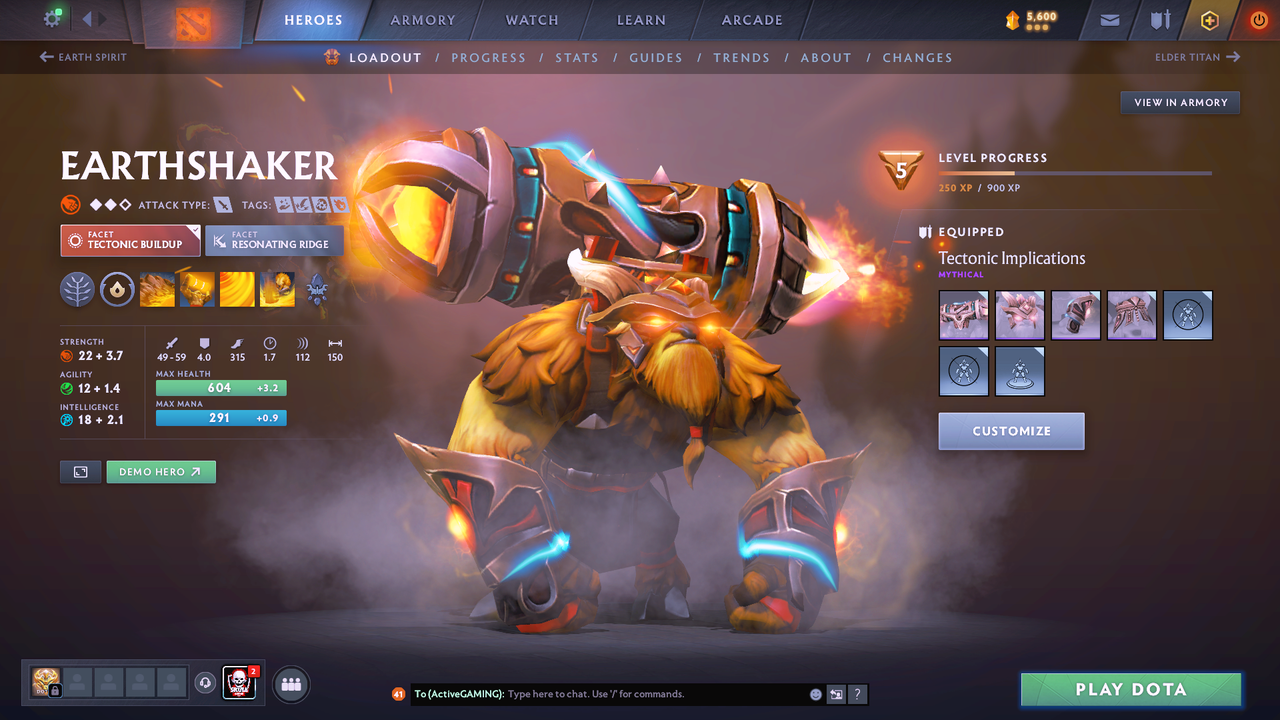Select the Tectonic Buildup facet
The width and height of the screenshot is (1280, 720).
tap(130, 240)
